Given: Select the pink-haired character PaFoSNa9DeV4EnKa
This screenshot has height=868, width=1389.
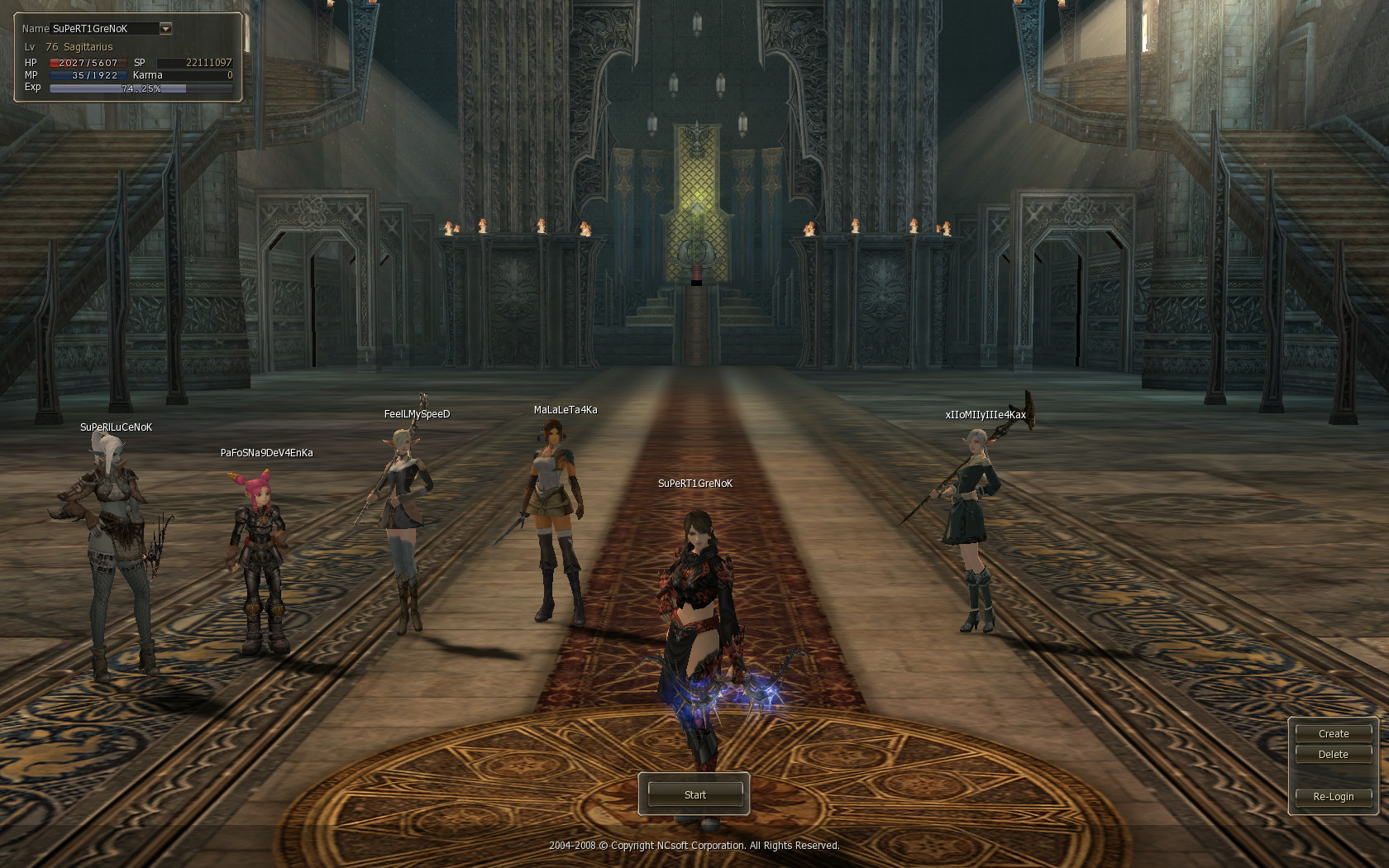Looking at the screenshot, I should click(260, 562).
